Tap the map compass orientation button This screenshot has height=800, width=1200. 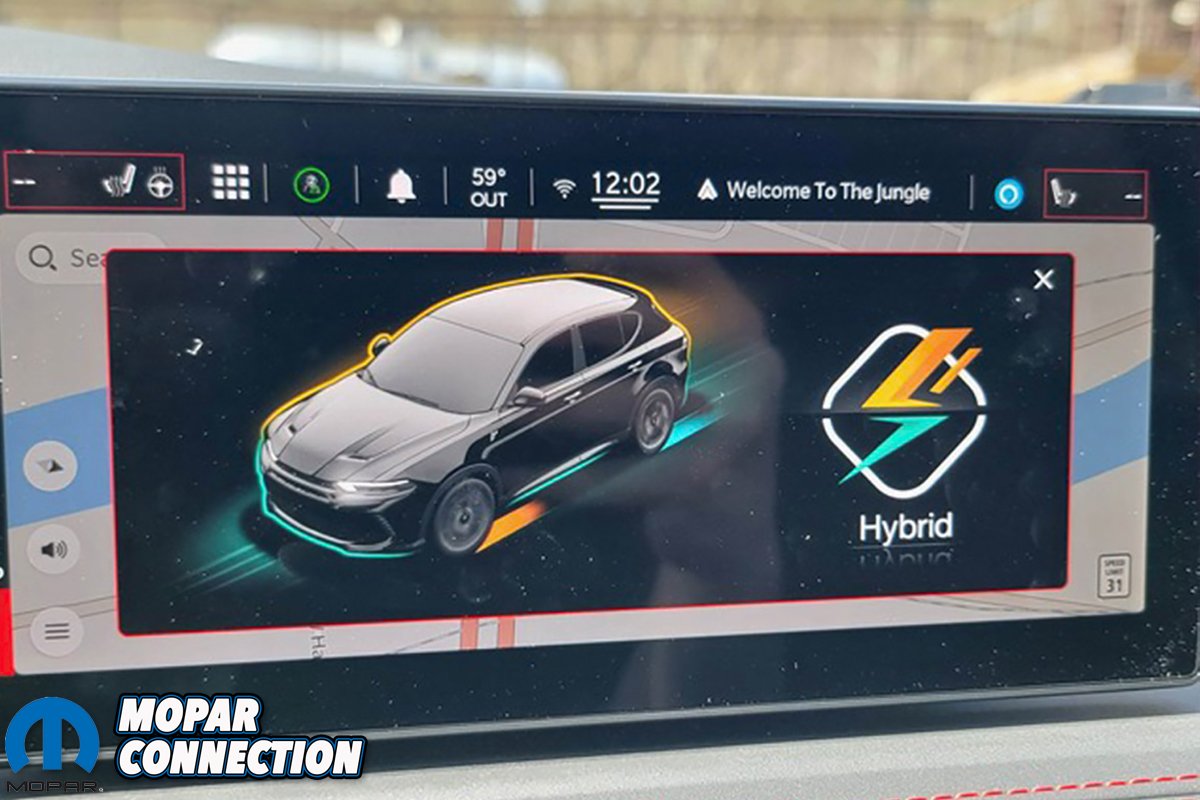pyautogui.click(x=50, y=466)
